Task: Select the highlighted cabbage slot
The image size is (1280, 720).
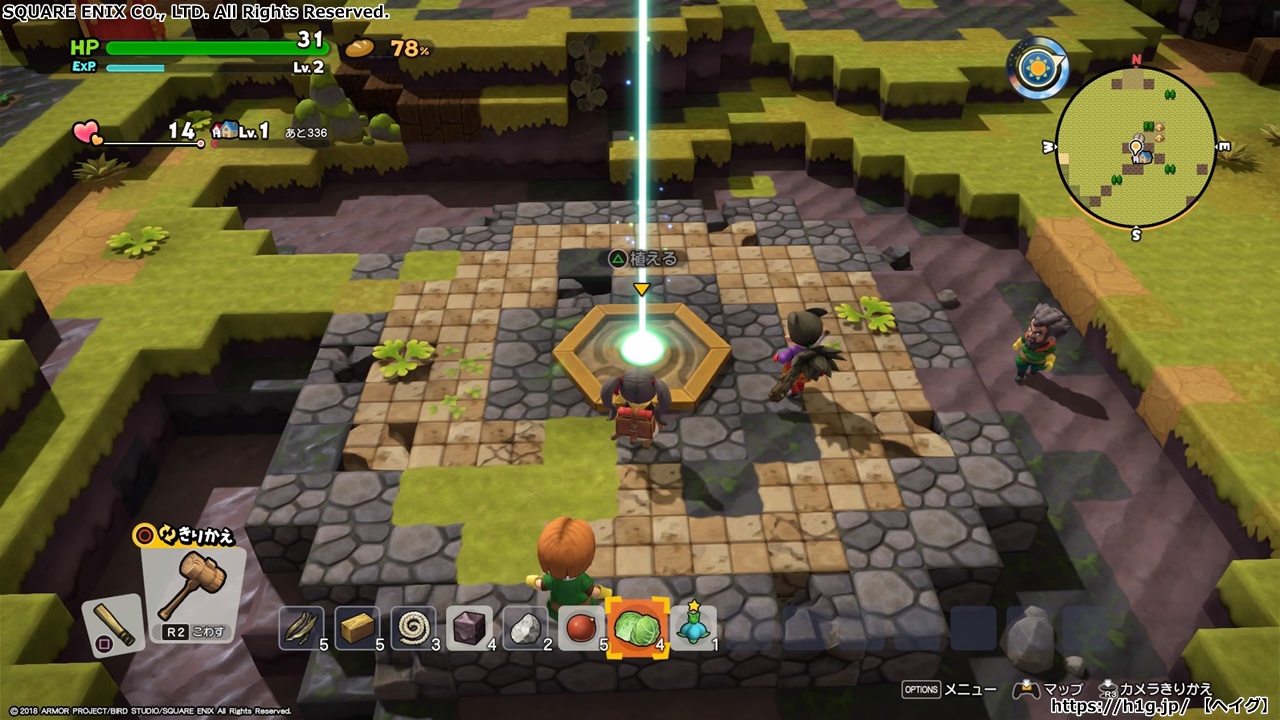Action: click(x=636, y=628)
